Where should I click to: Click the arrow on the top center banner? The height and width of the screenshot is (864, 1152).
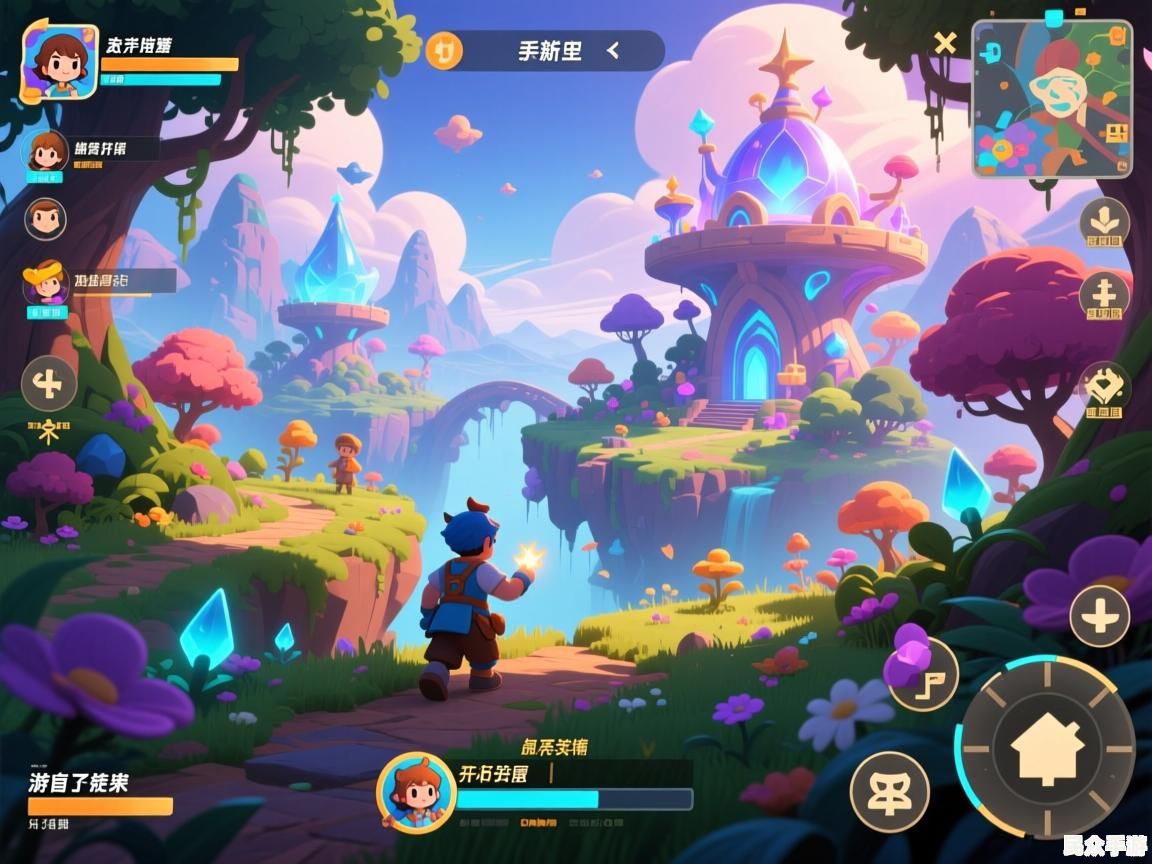coord(613,50)
